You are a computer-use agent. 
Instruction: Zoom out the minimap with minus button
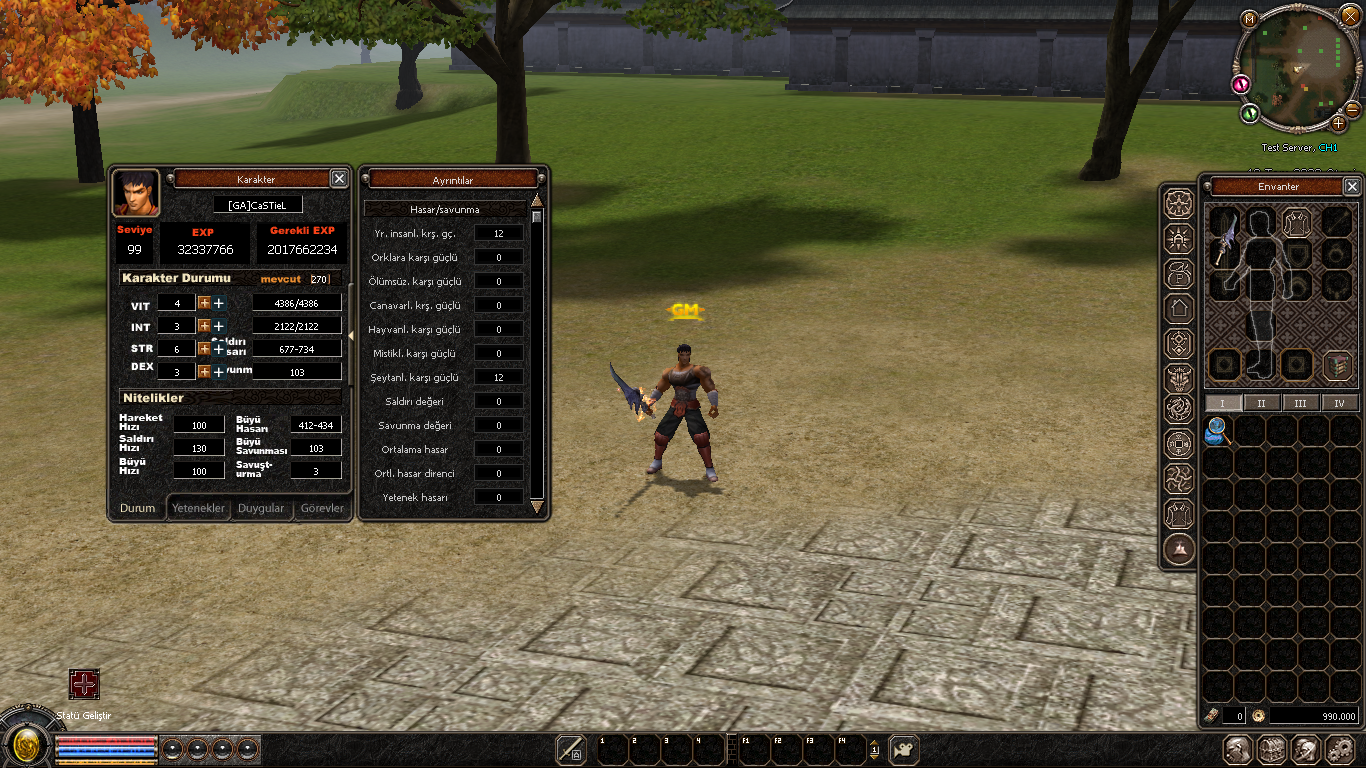click(1352, 109)
